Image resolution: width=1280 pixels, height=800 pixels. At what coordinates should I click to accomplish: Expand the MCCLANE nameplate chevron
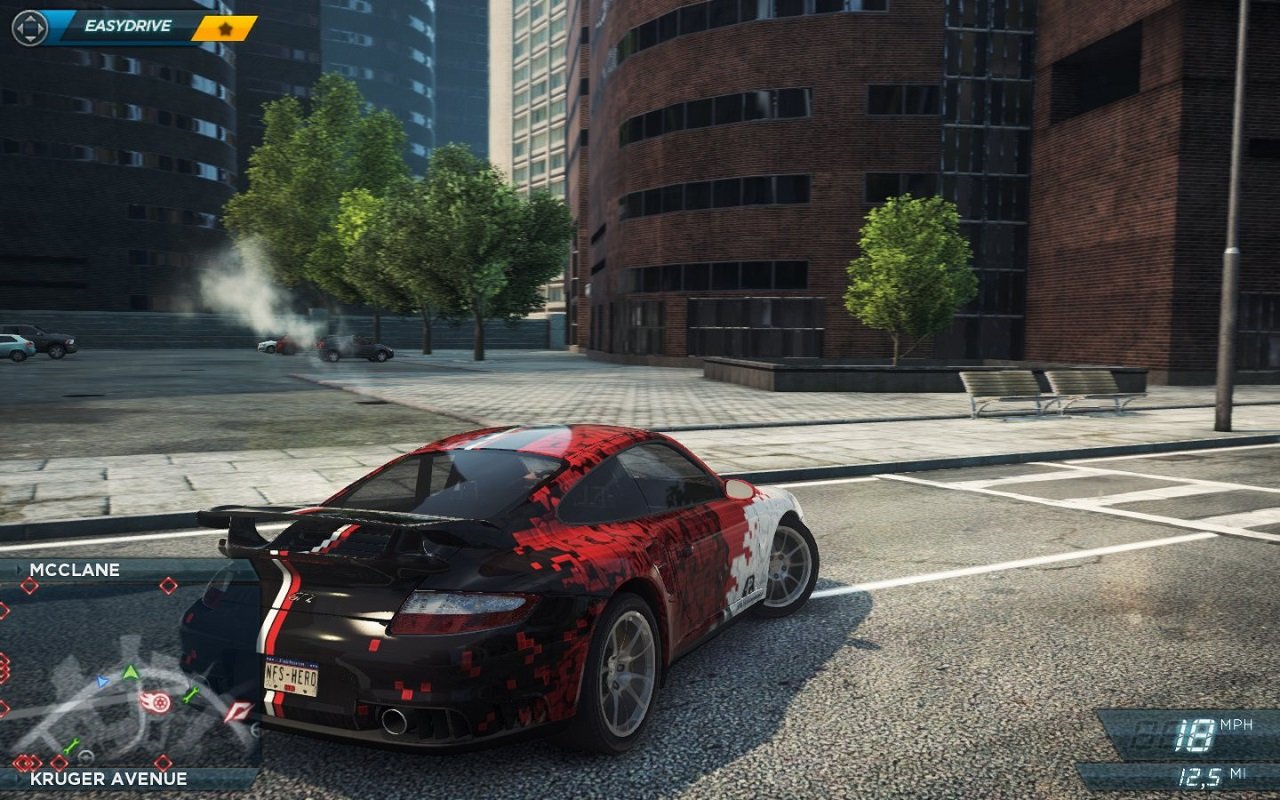coord(18,569)
